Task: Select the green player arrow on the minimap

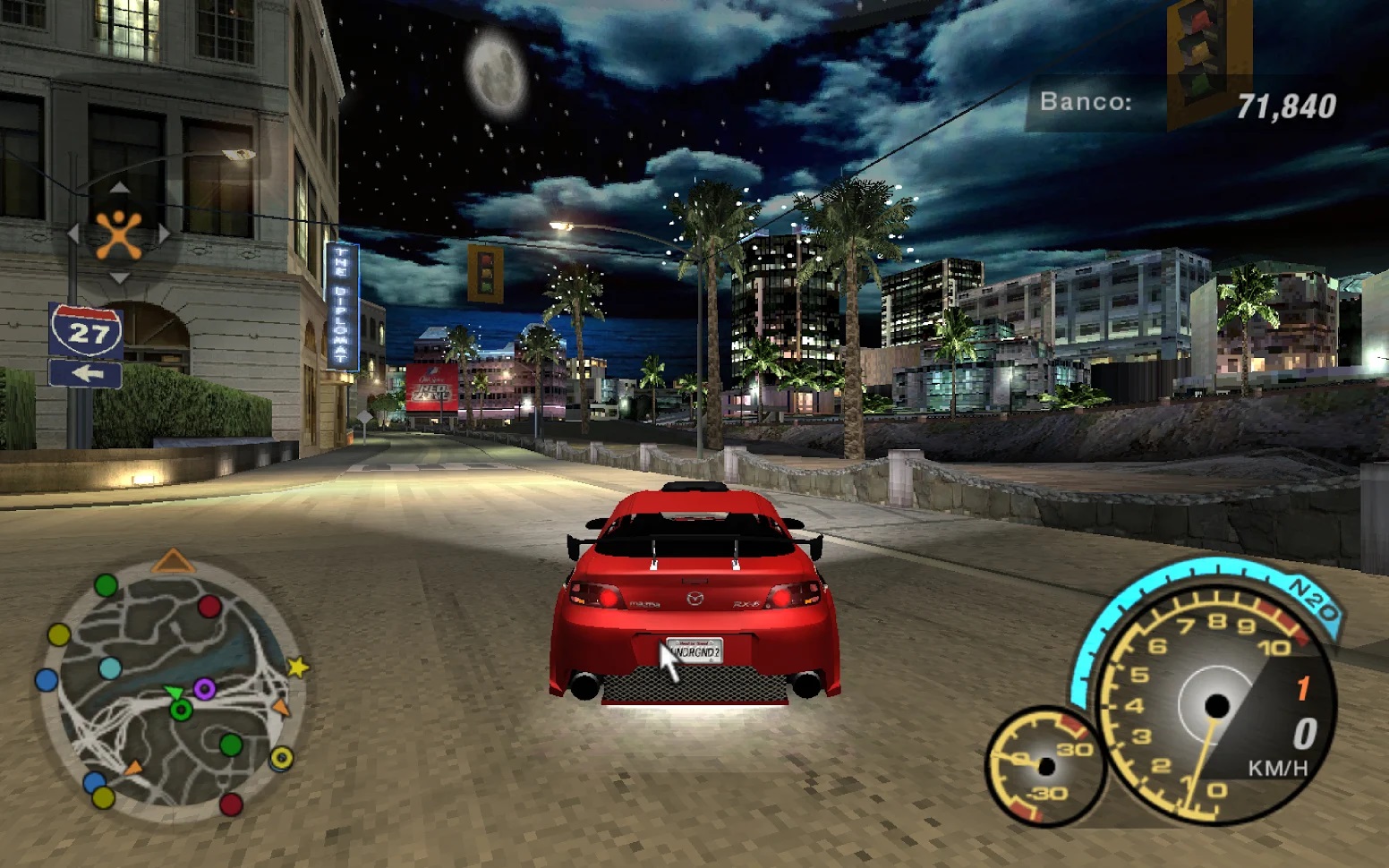Action: point(173,693)
